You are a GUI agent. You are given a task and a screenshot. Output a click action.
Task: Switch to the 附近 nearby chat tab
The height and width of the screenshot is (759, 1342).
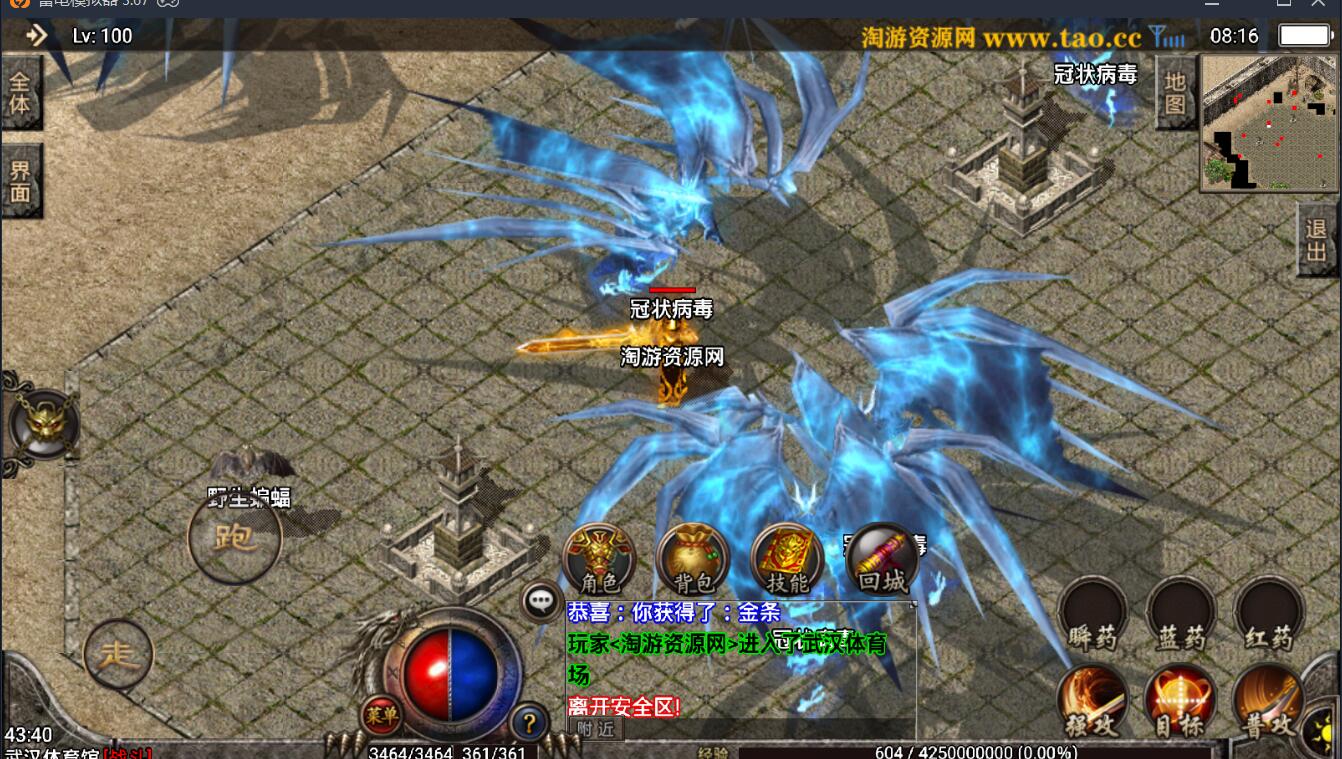pyautogui.click(x=595, y=730)
